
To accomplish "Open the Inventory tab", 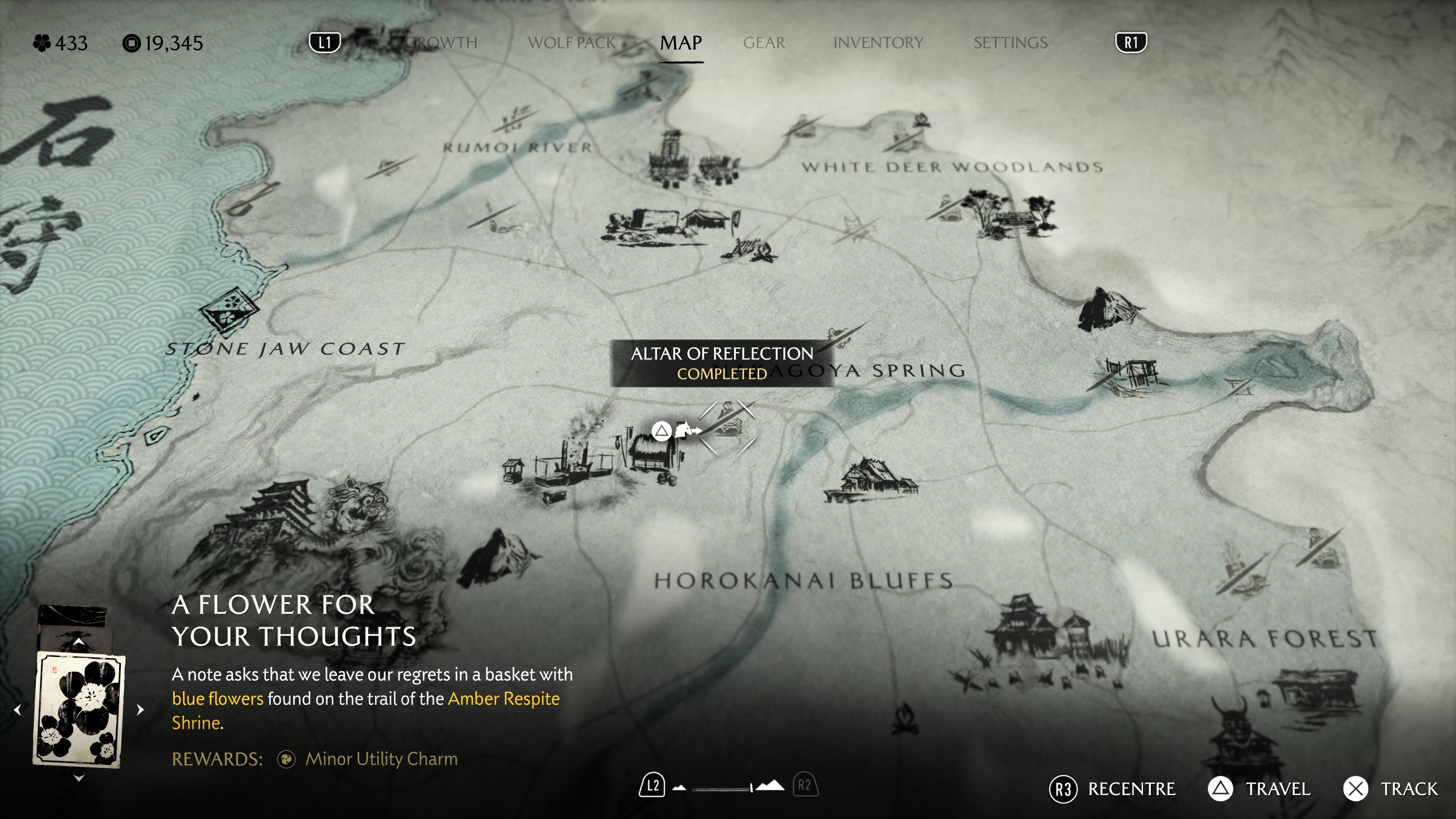I will (x=878, y=43).
